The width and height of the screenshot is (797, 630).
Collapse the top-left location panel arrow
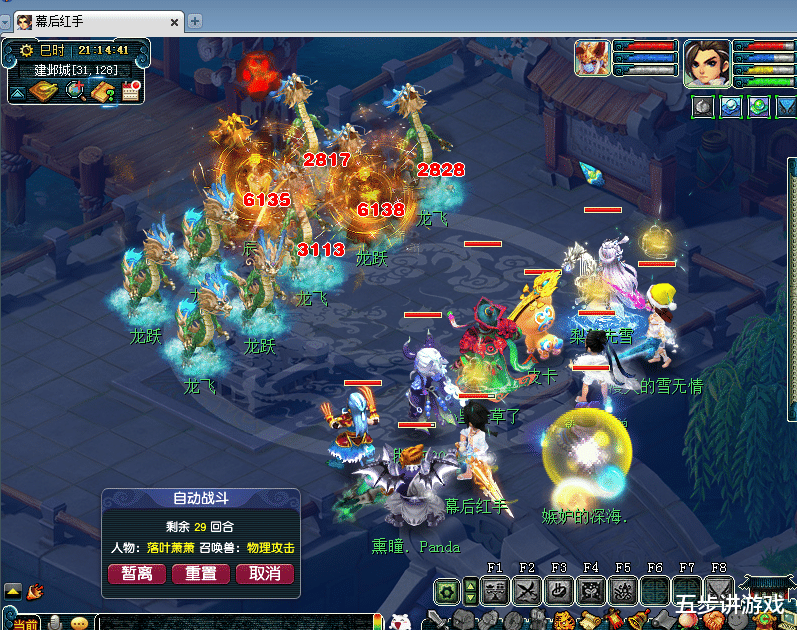pos(17,93)
